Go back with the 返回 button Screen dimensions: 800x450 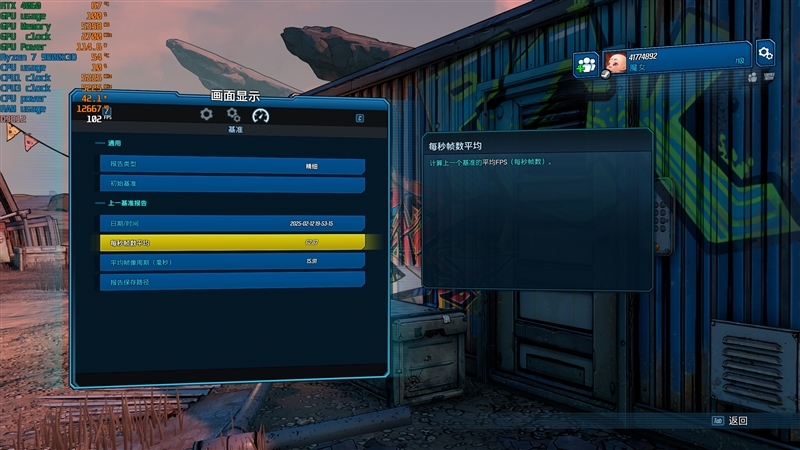tap(731, 421)
